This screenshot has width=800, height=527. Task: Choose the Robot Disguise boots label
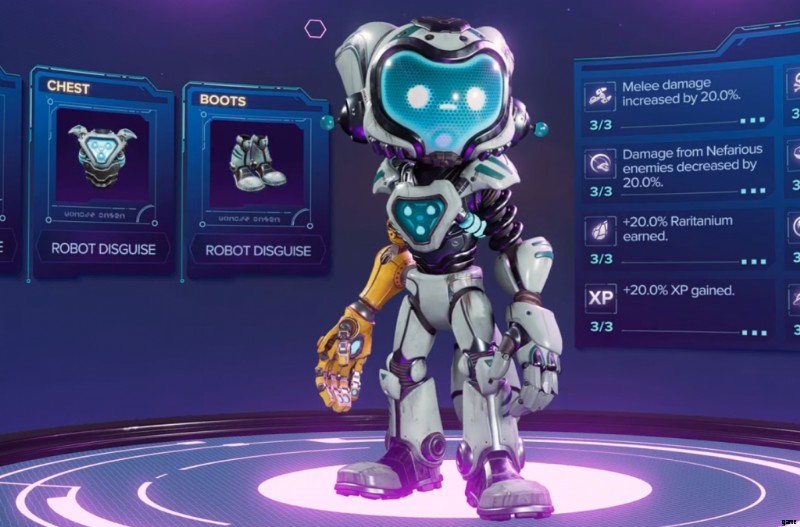coord(258,250)
